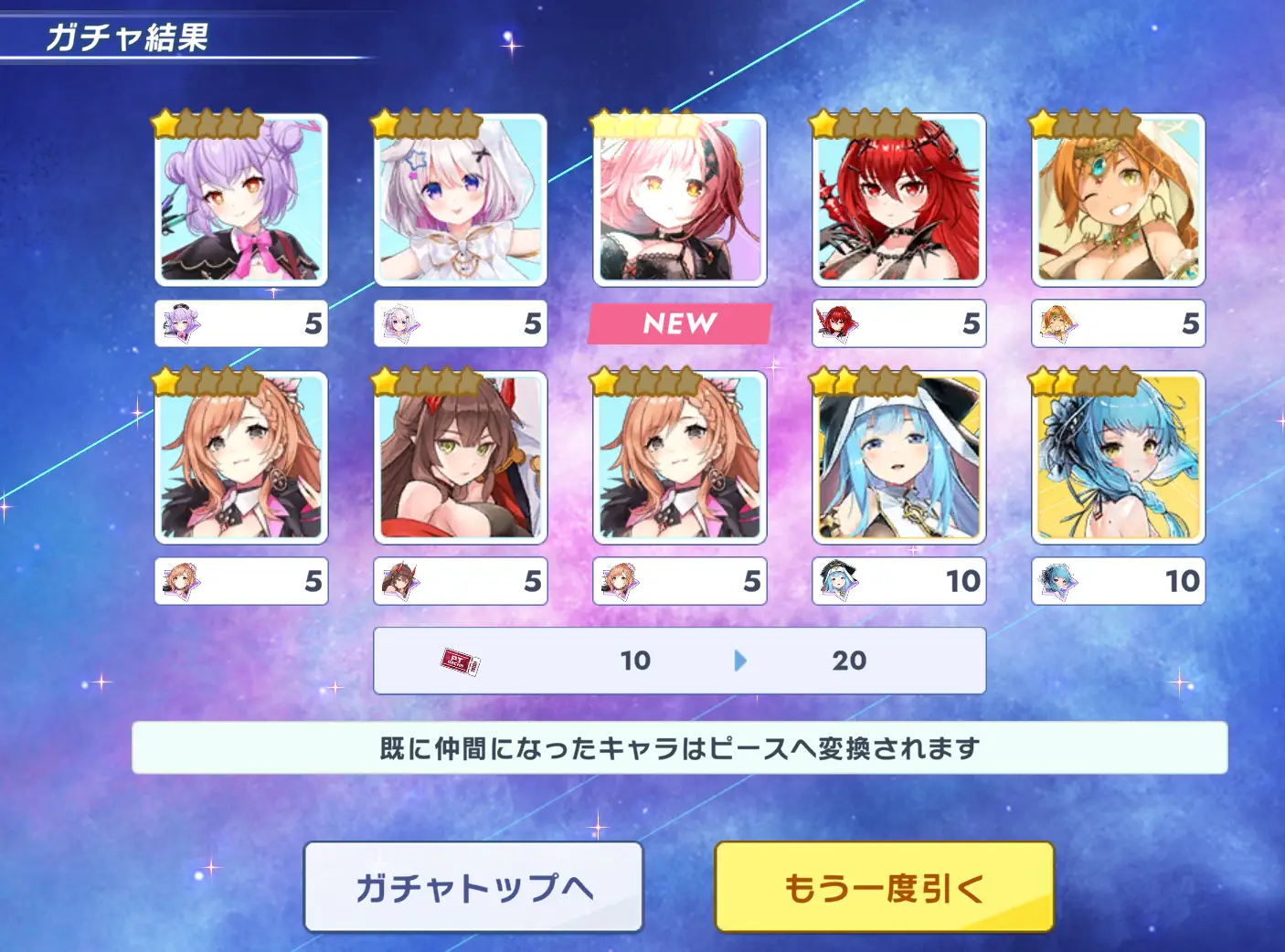This screenshot has width=1285, height=952.
Task: Select the red-haired demon girl card
Action: coord(899,200)
